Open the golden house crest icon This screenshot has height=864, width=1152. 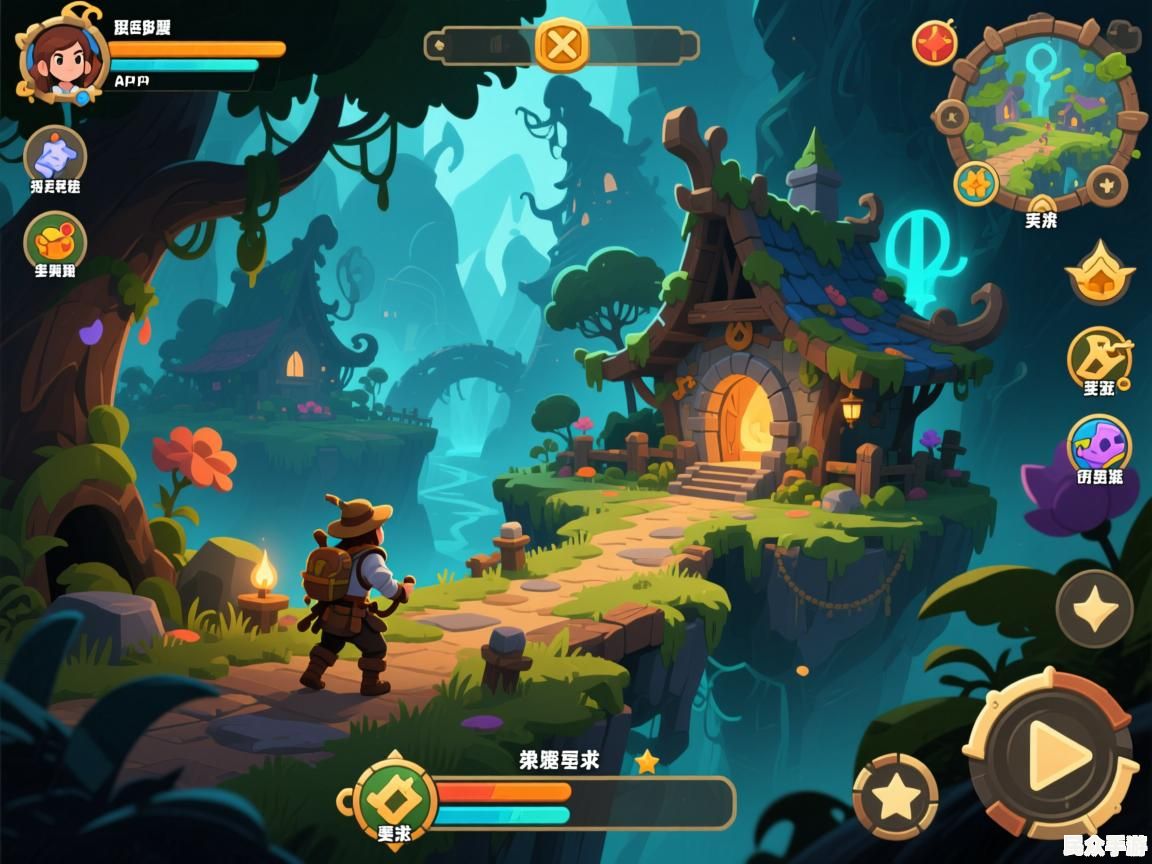tap(1099, 272)
